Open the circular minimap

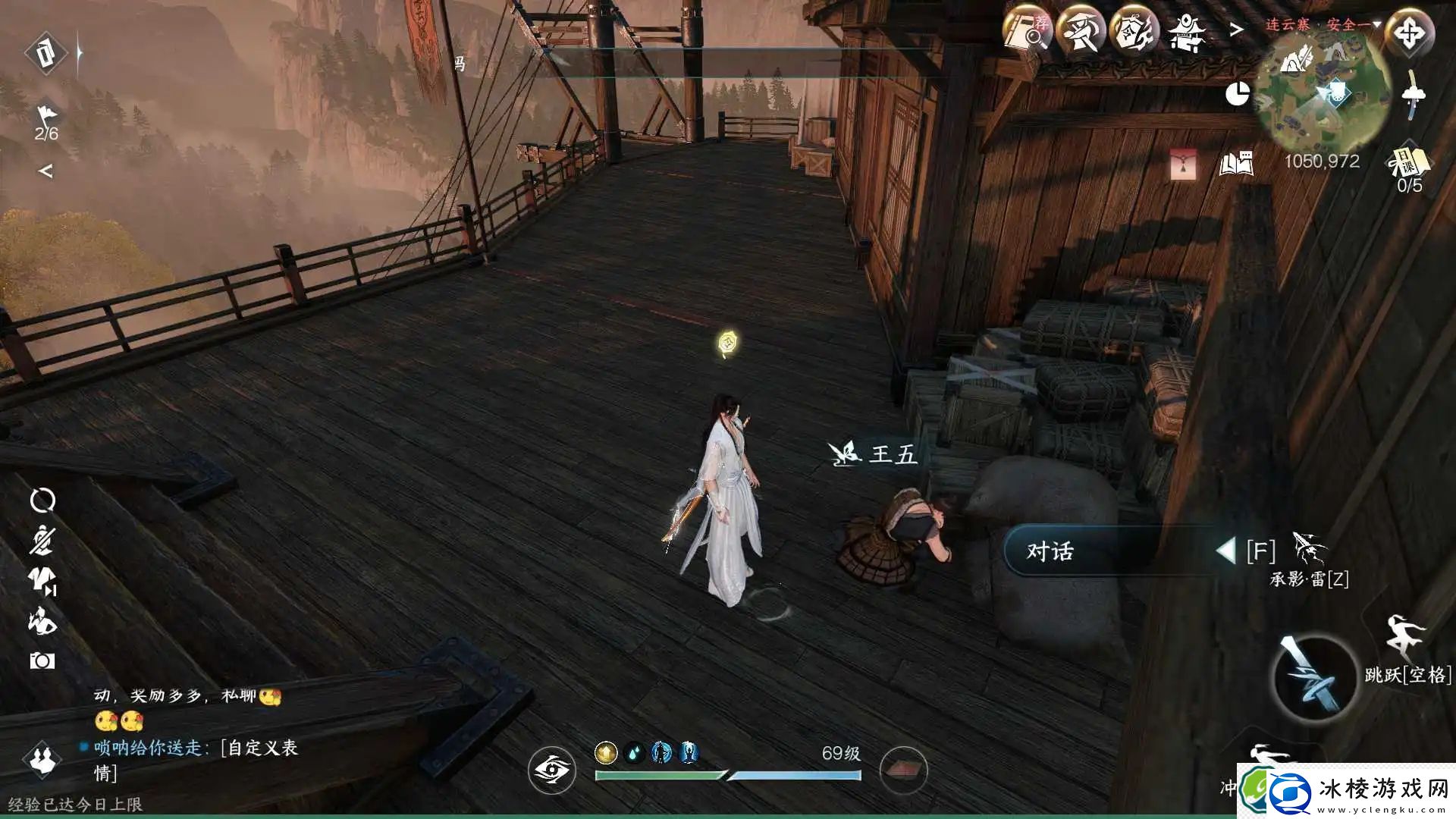[1323, 96]
